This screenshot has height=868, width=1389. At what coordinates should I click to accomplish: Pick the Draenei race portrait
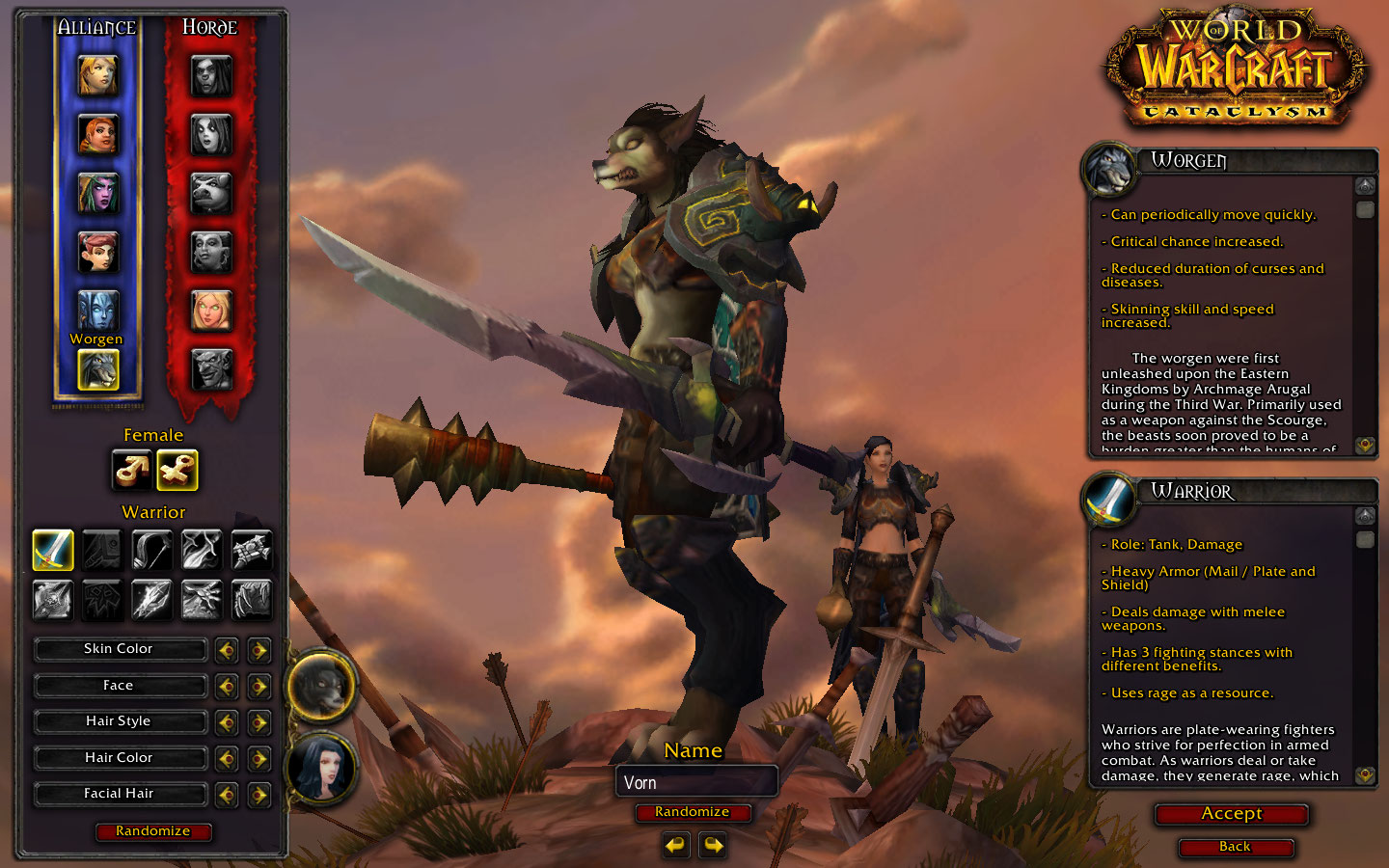[x=97, y=310]
